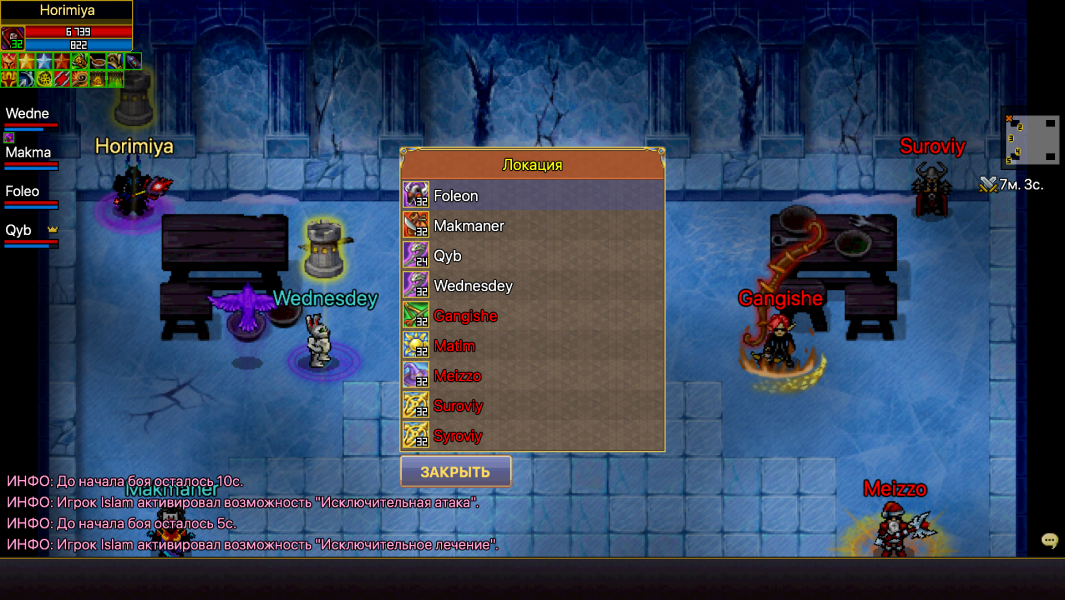The image size is (1065, 600).
Task: Pick Suroviy in the player list
Action: tap(532, 406)
